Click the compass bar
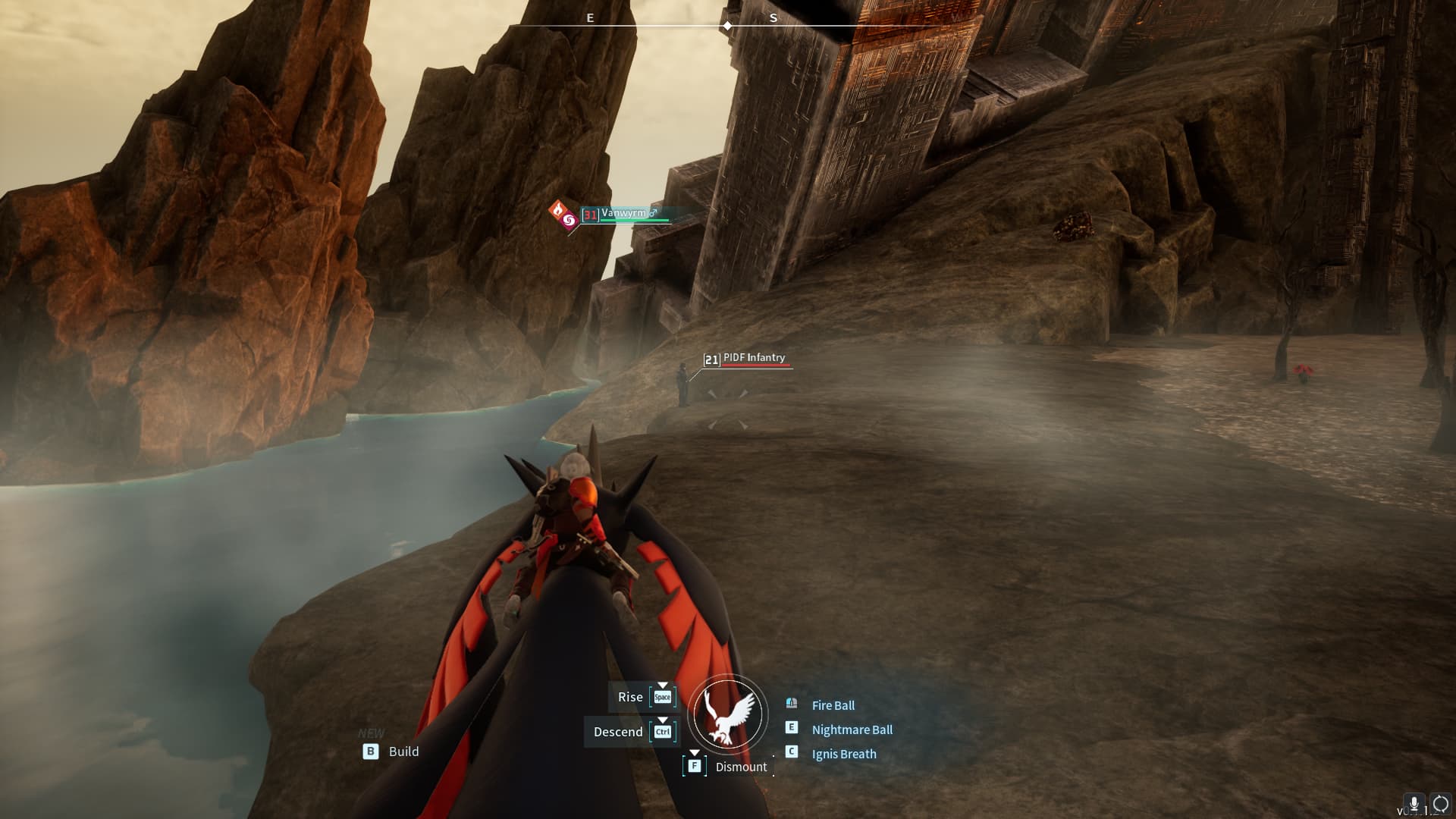1456x819 pixels. [726, 25]
